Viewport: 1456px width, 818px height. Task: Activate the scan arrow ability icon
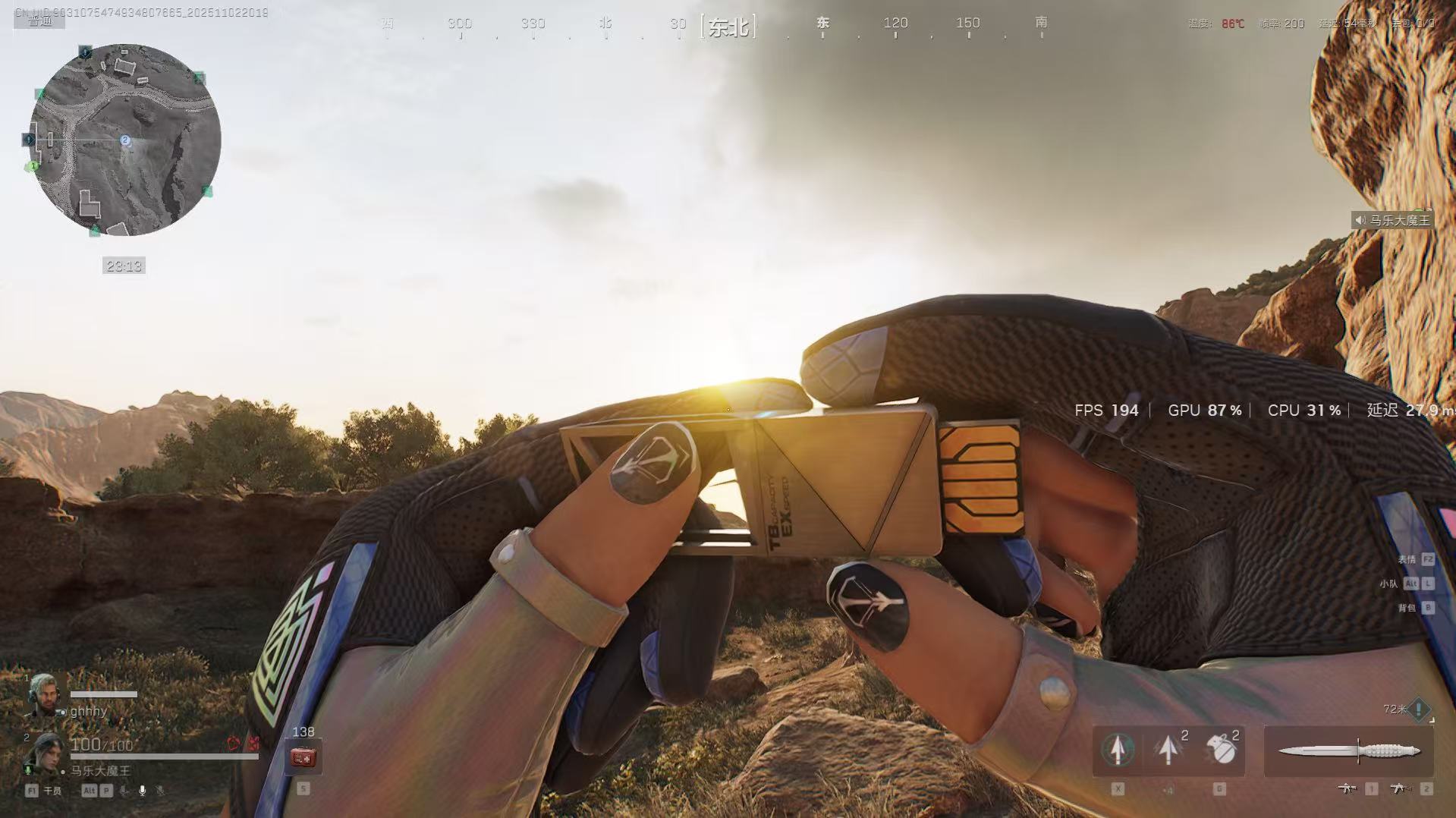point(1117,750)
